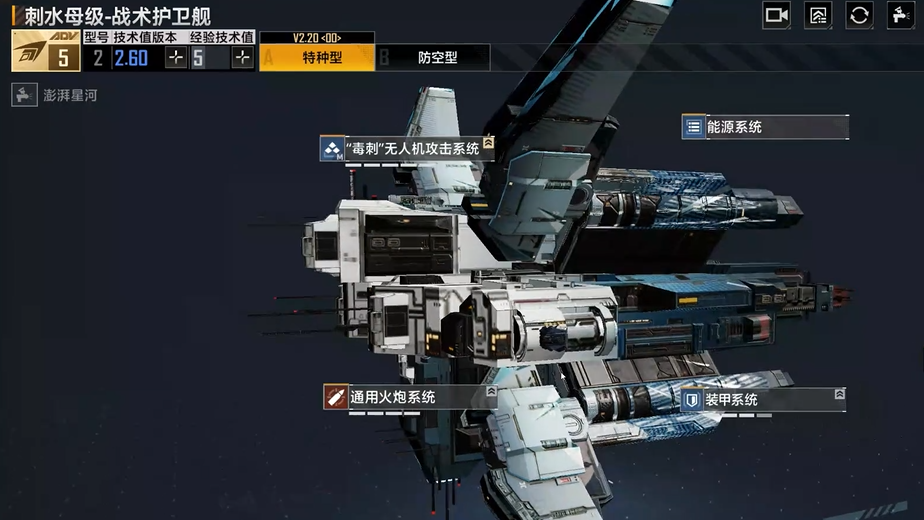Click the plus button beside 技术值版本 2.60
The image size is (924, 520).
point(176,58)
